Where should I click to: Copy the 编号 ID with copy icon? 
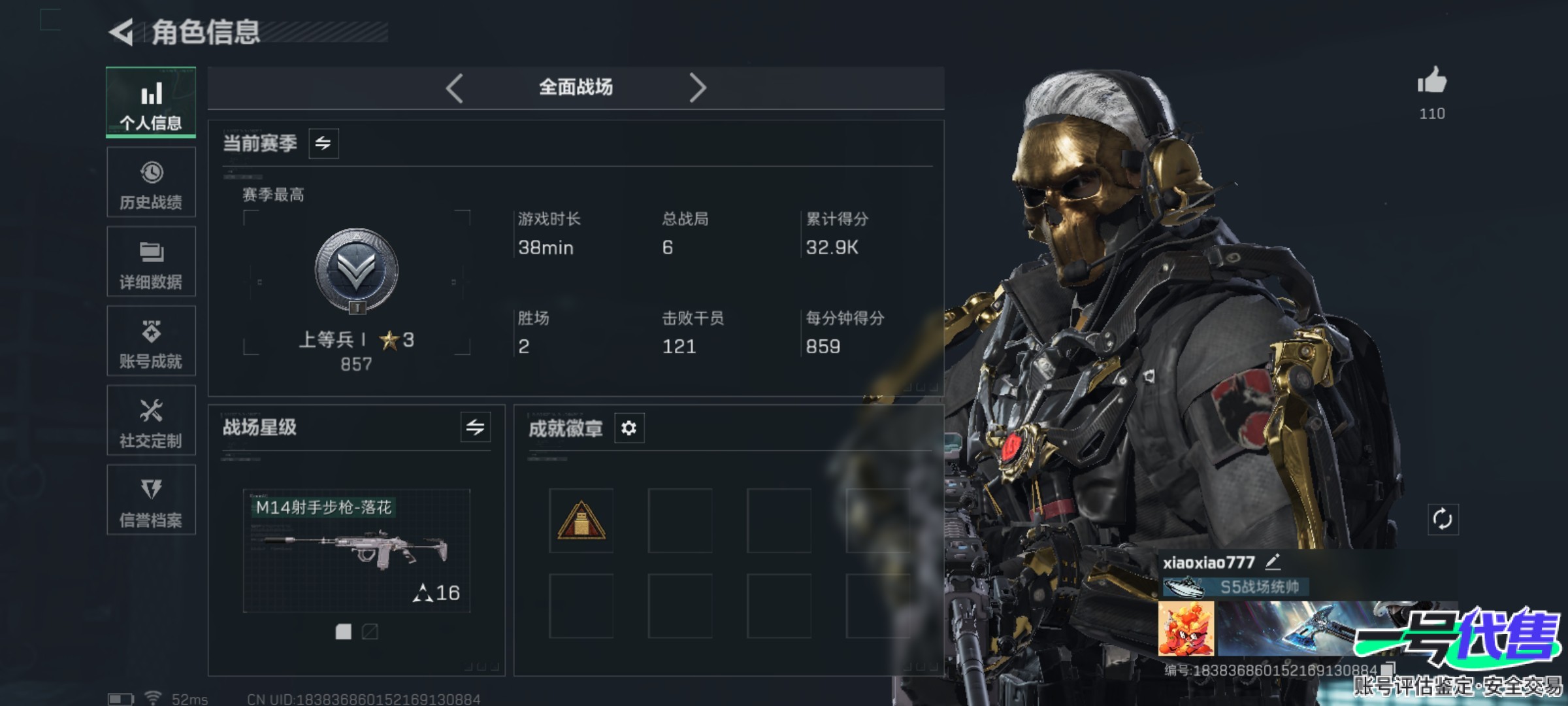(x=1388, y=669)
